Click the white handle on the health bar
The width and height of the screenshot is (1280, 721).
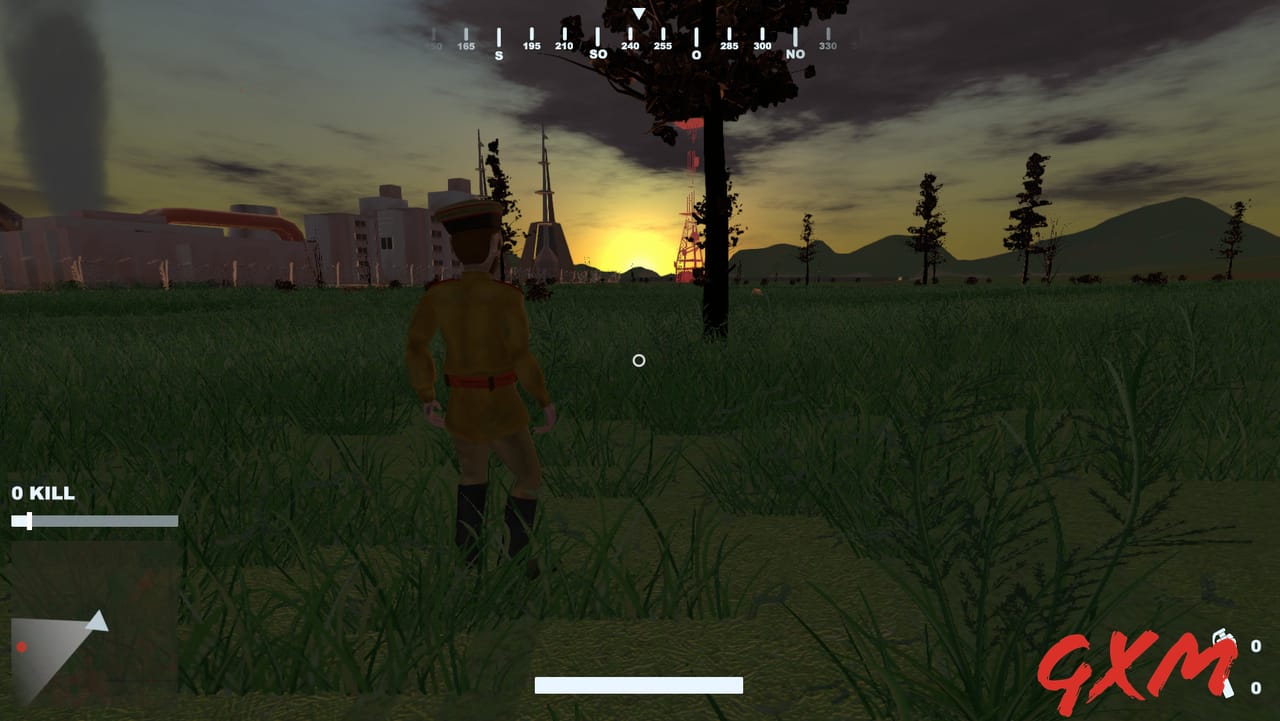tap(28, 520)
